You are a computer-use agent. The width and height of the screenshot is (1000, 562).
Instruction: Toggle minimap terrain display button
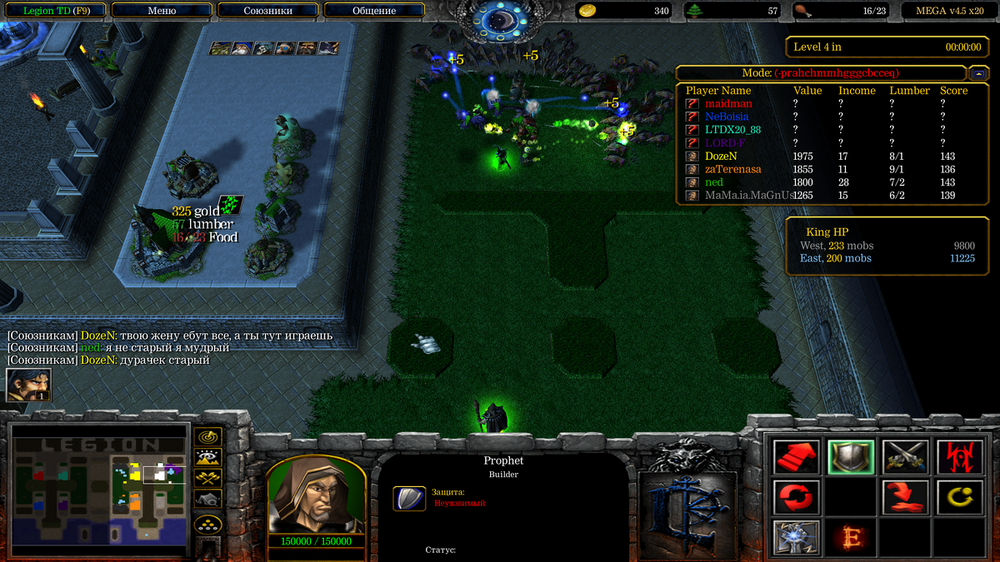point(208,458)
